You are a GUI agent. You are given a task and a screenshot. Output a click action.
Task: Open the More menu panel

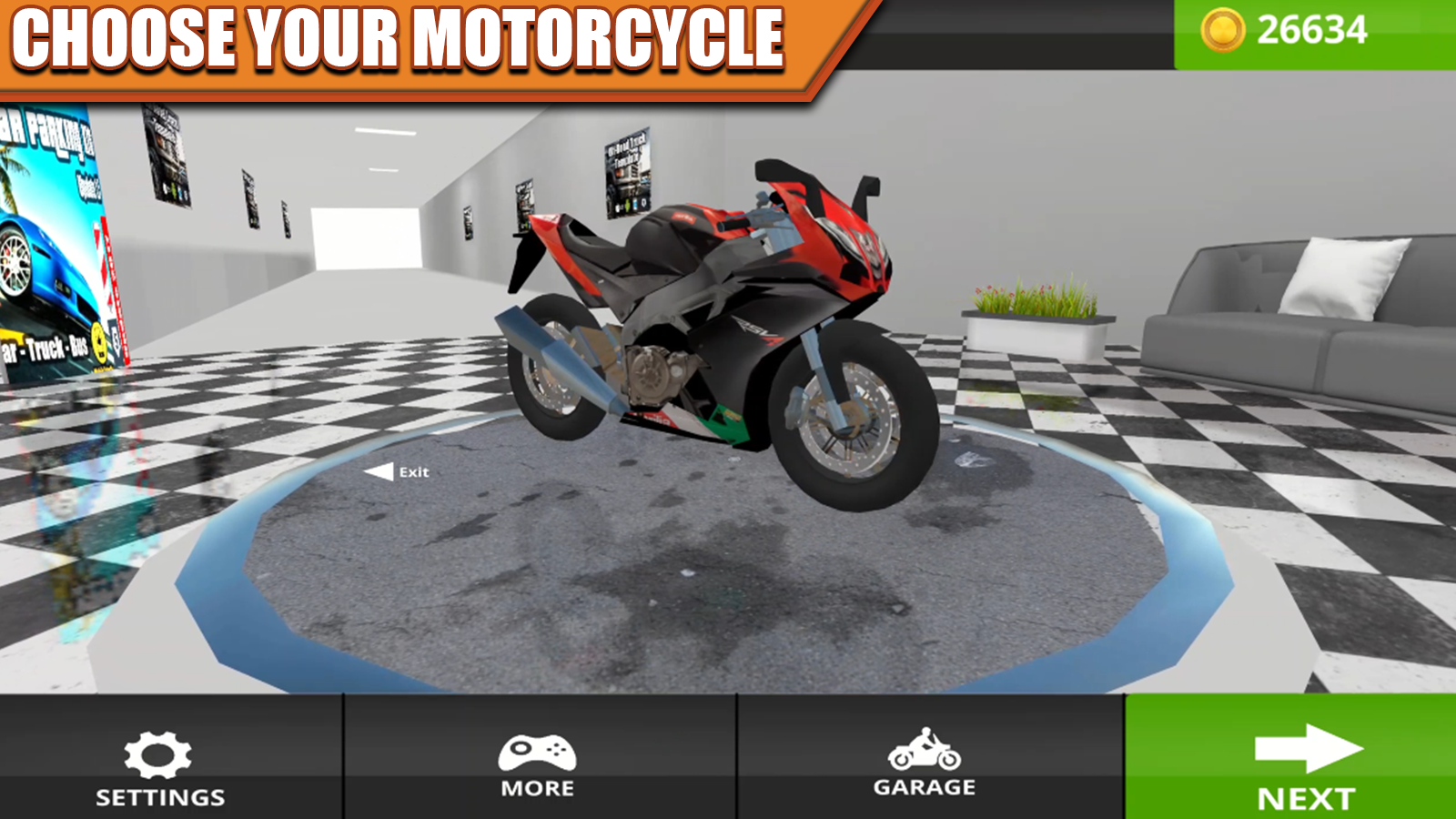coord(537,764)
